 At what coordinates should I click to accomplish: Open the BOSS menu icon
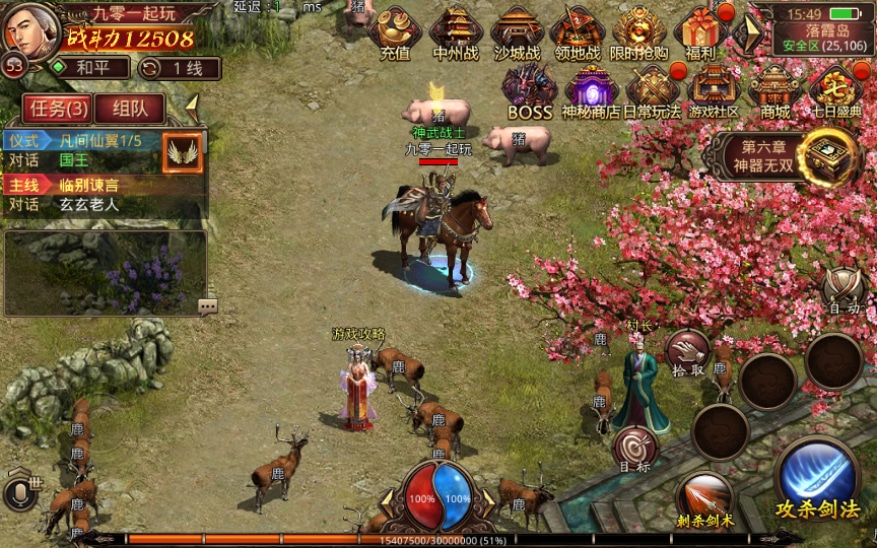tap(529, 92)
